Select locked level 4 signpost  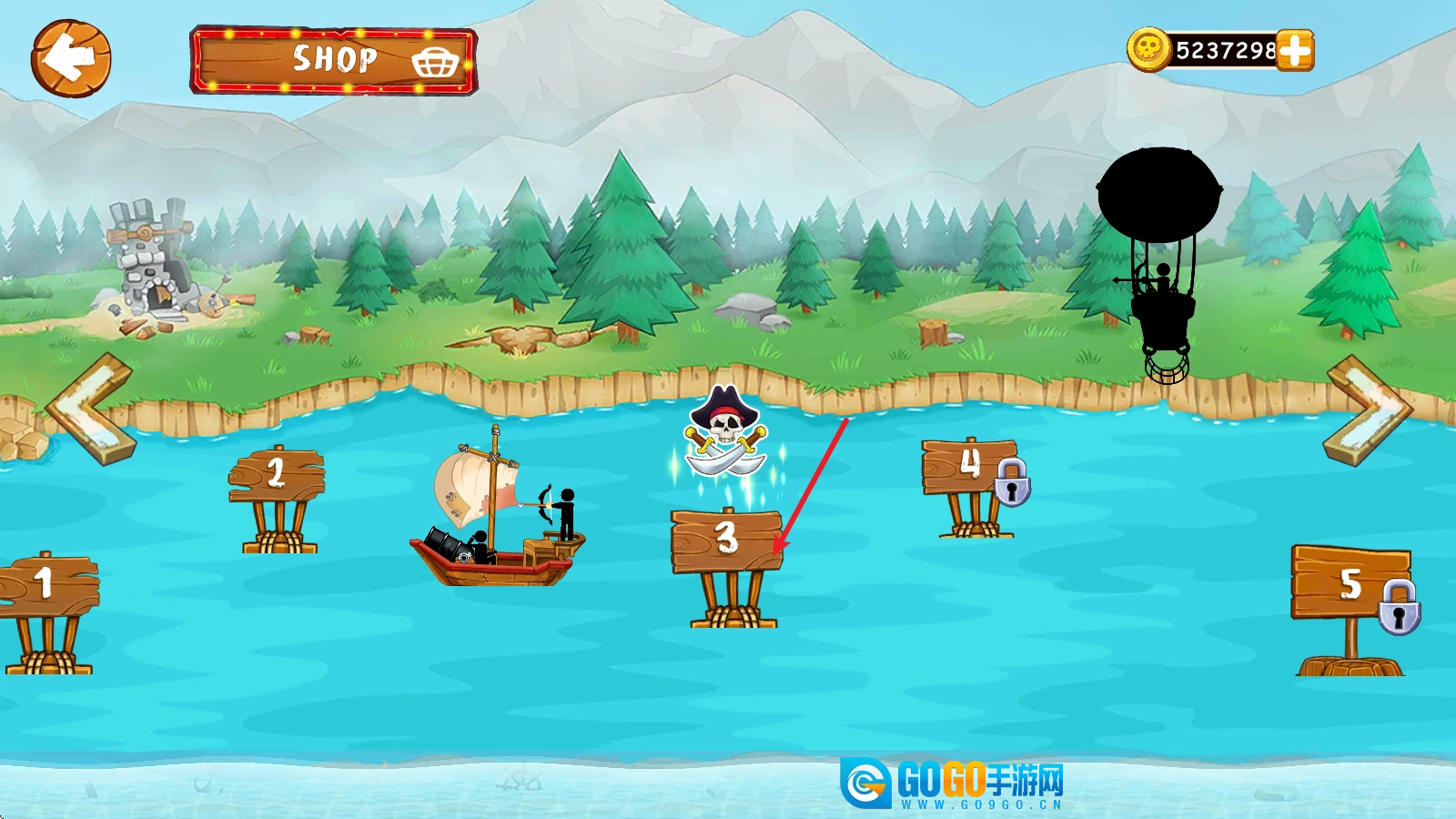tap(970, 467)
